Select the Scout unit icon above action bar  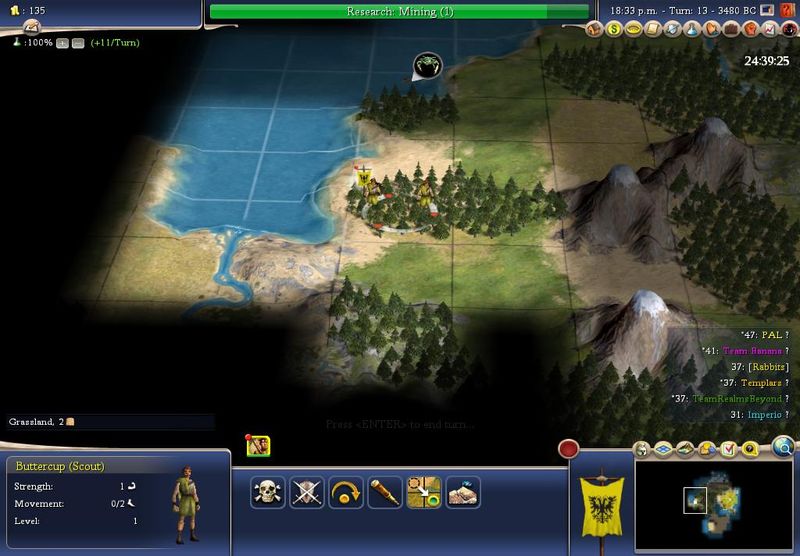pyautogui.click(x=258, y=446)
